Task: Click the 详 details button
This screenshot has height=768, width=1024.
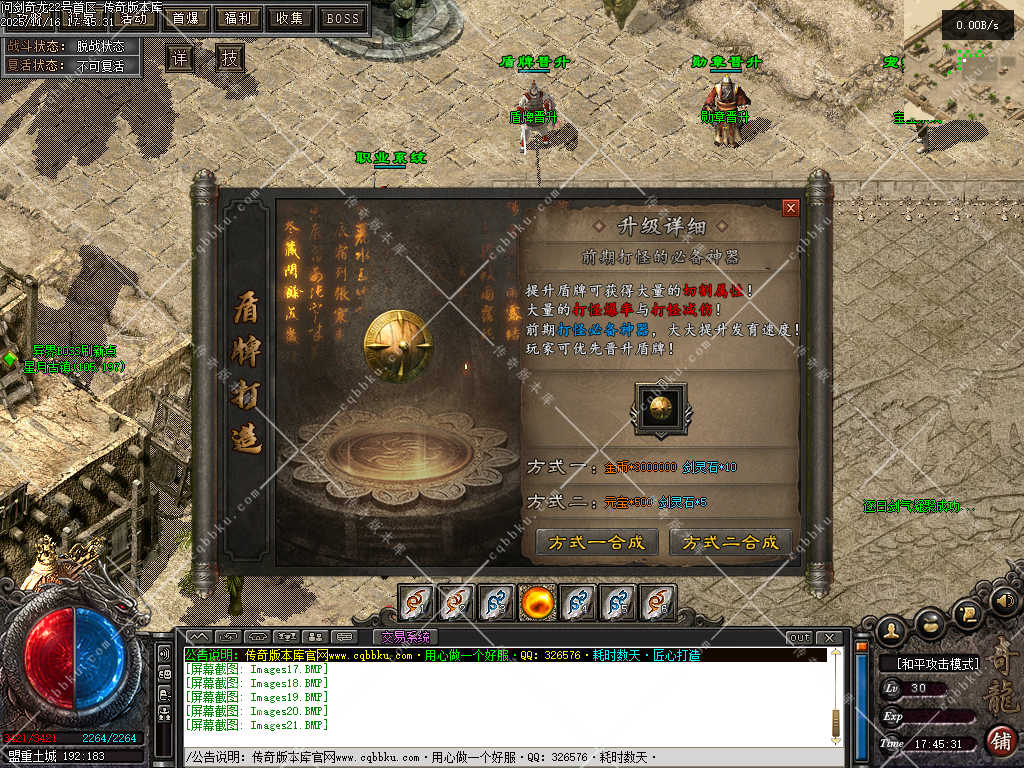Action: (x=179, y=58)
